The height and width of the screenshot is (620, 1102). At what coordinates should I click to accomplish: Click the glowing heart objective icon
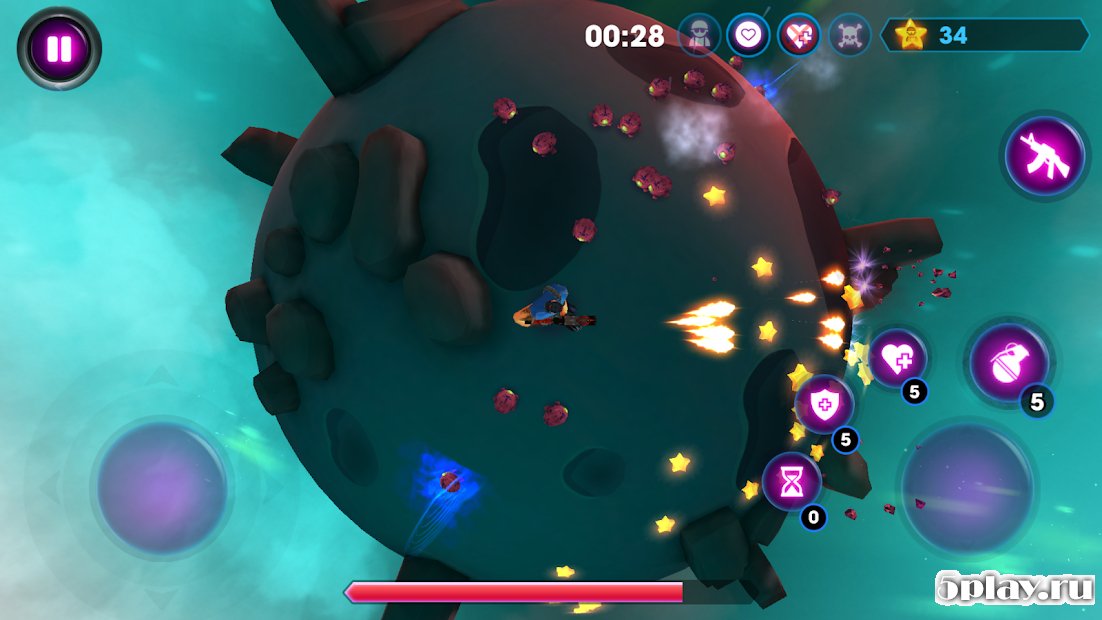748,36
